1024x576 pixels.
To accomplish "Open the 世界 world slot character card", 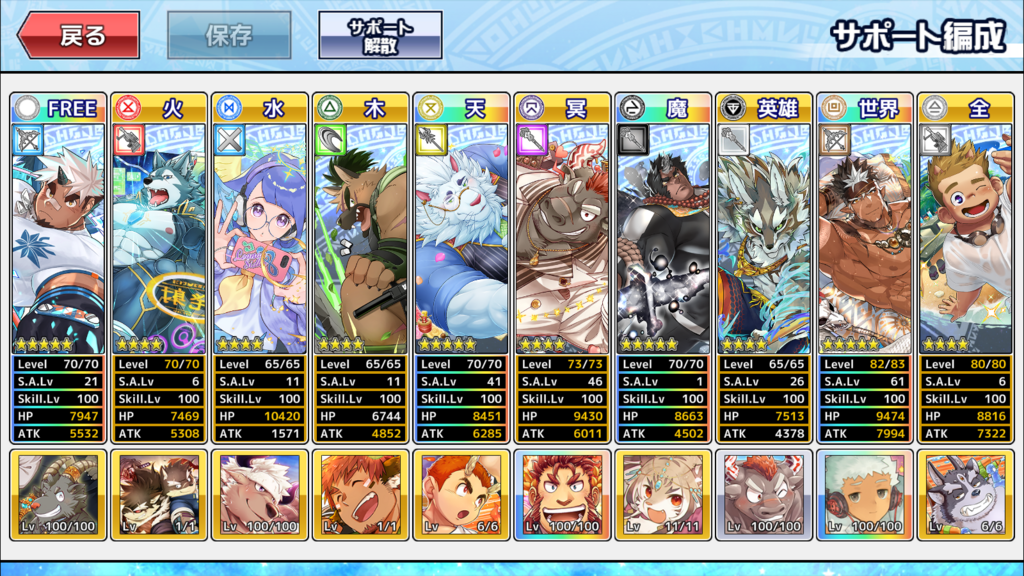I will 864,240.
